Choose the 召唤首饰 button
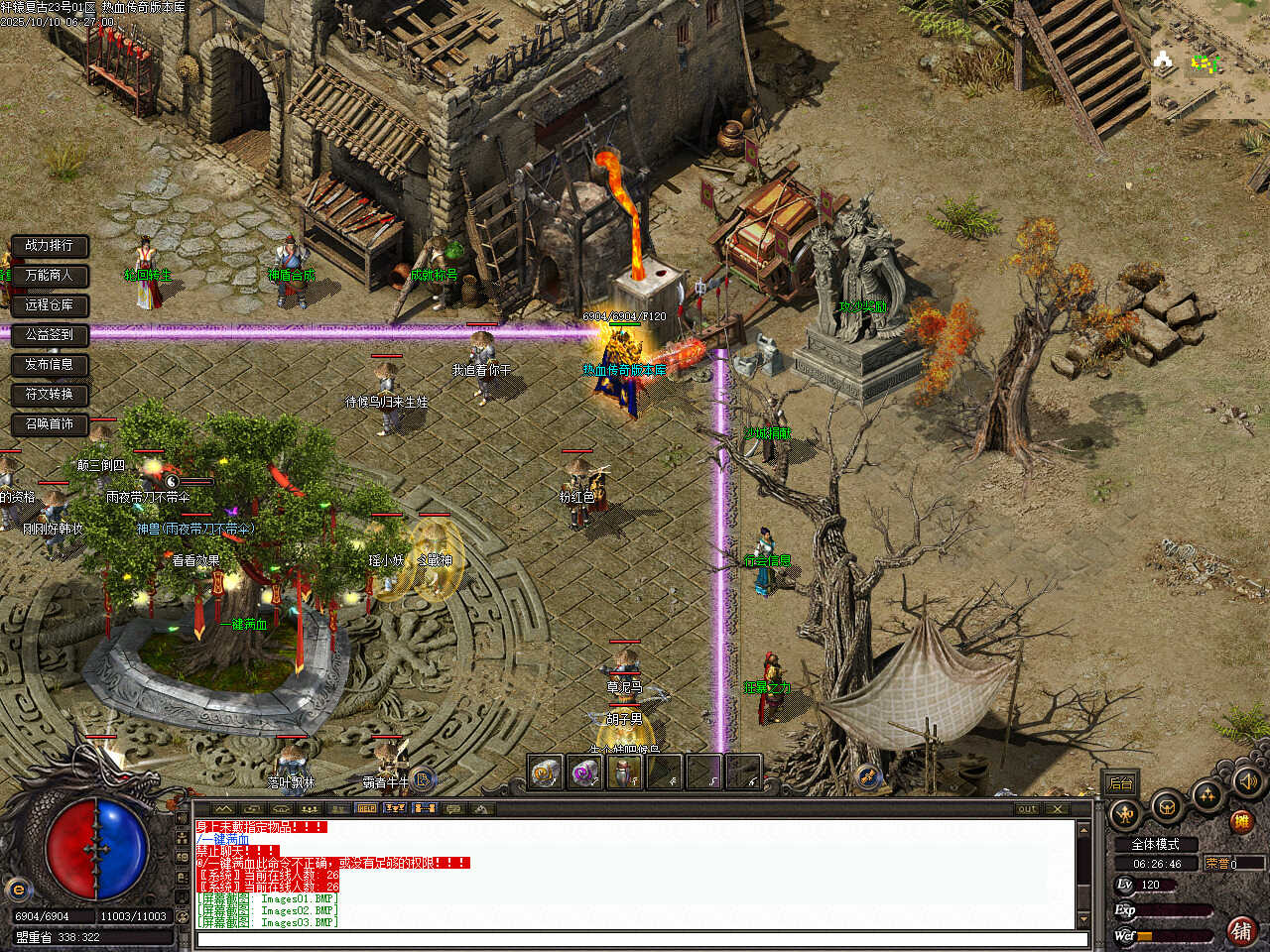The width and height of the screenshot is (1270, 952). coord(49,423)
